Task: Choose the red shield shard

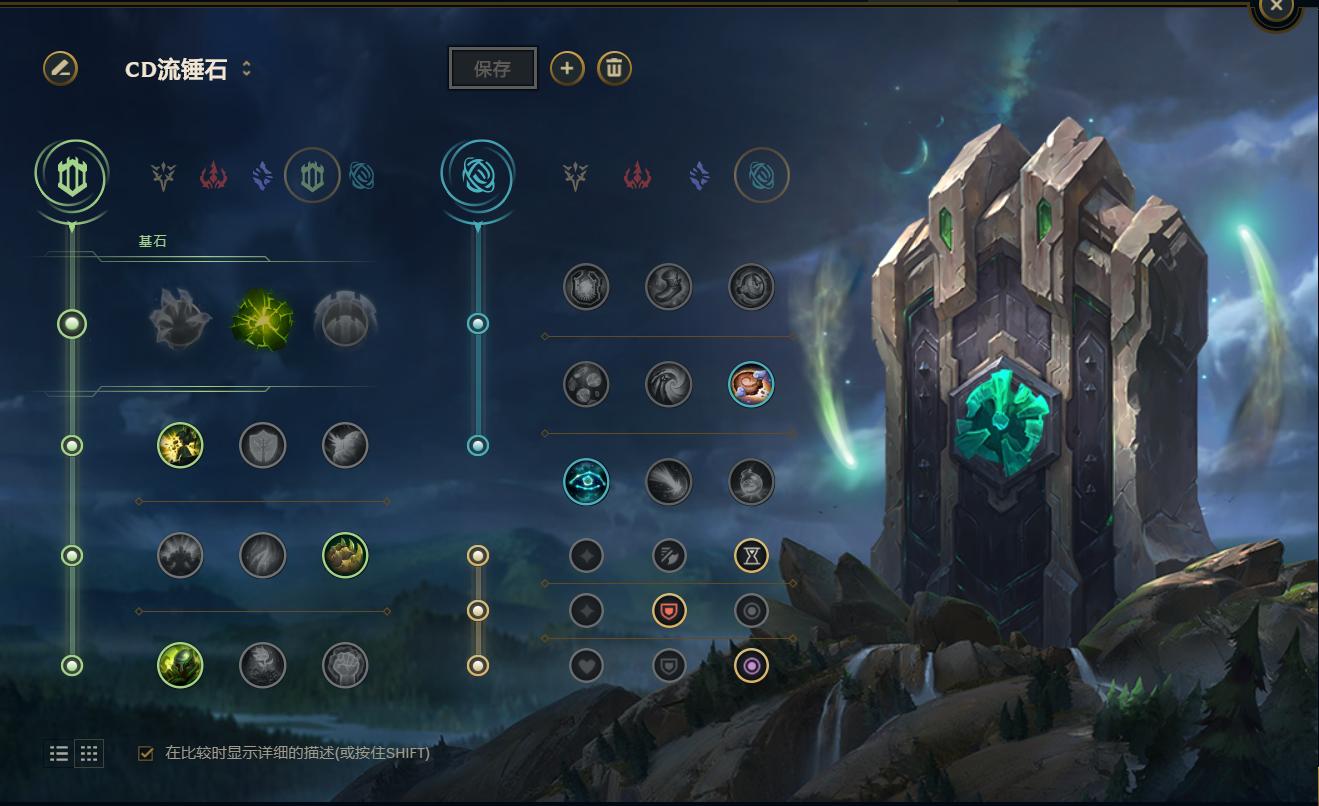Action: [x=669, y=610]
